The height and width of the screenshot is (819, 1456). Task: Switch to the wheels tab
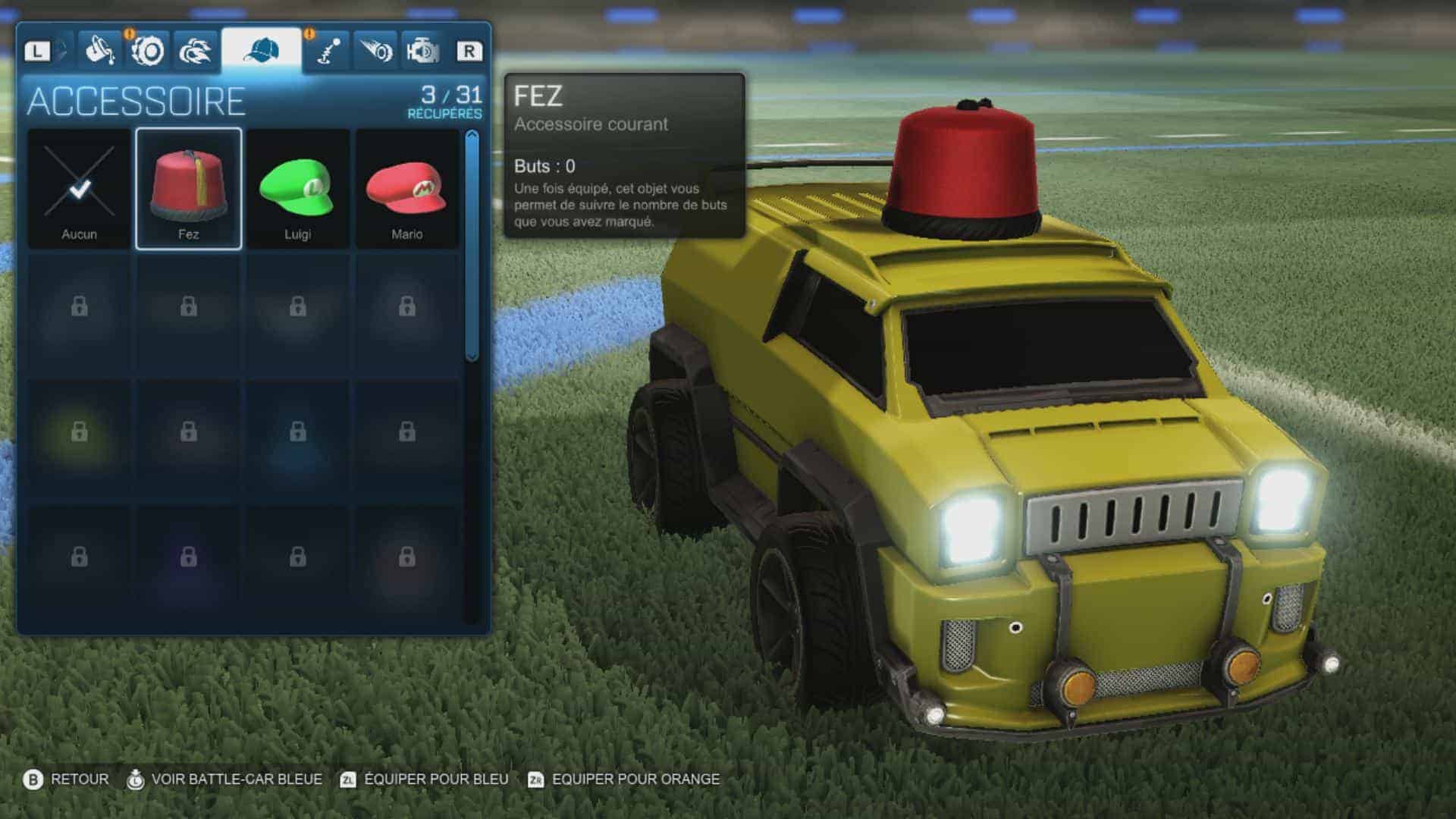coord(148,52)
